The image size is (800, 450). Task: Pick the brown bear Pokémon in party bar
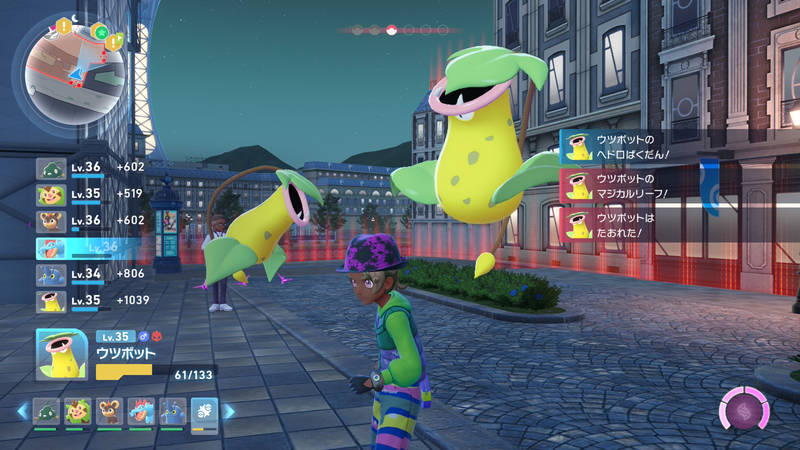pos(109,411)
